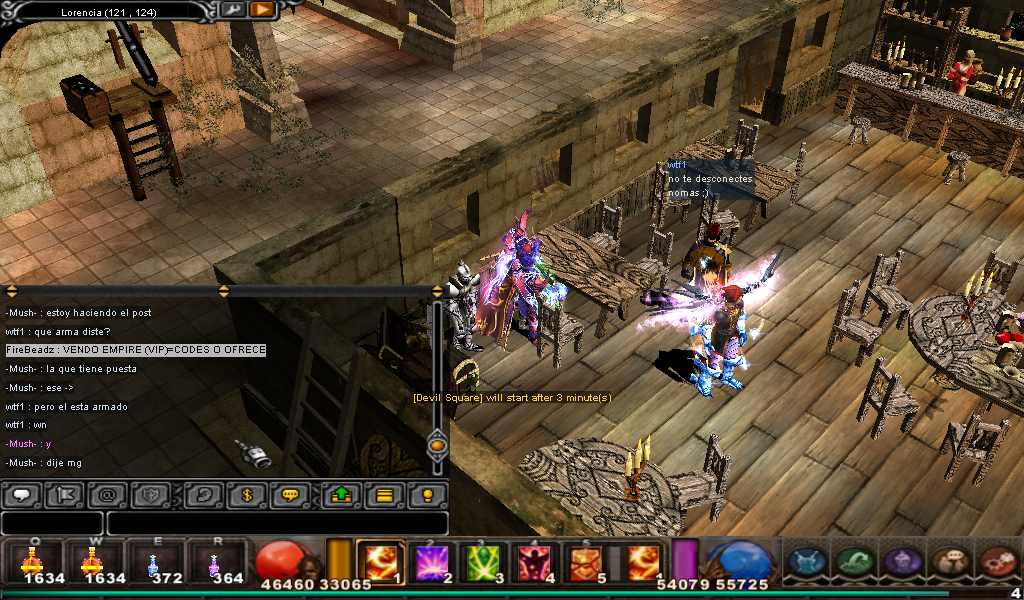
Task: Click the @ symbol chat button
Action: (x=105, y=494)
